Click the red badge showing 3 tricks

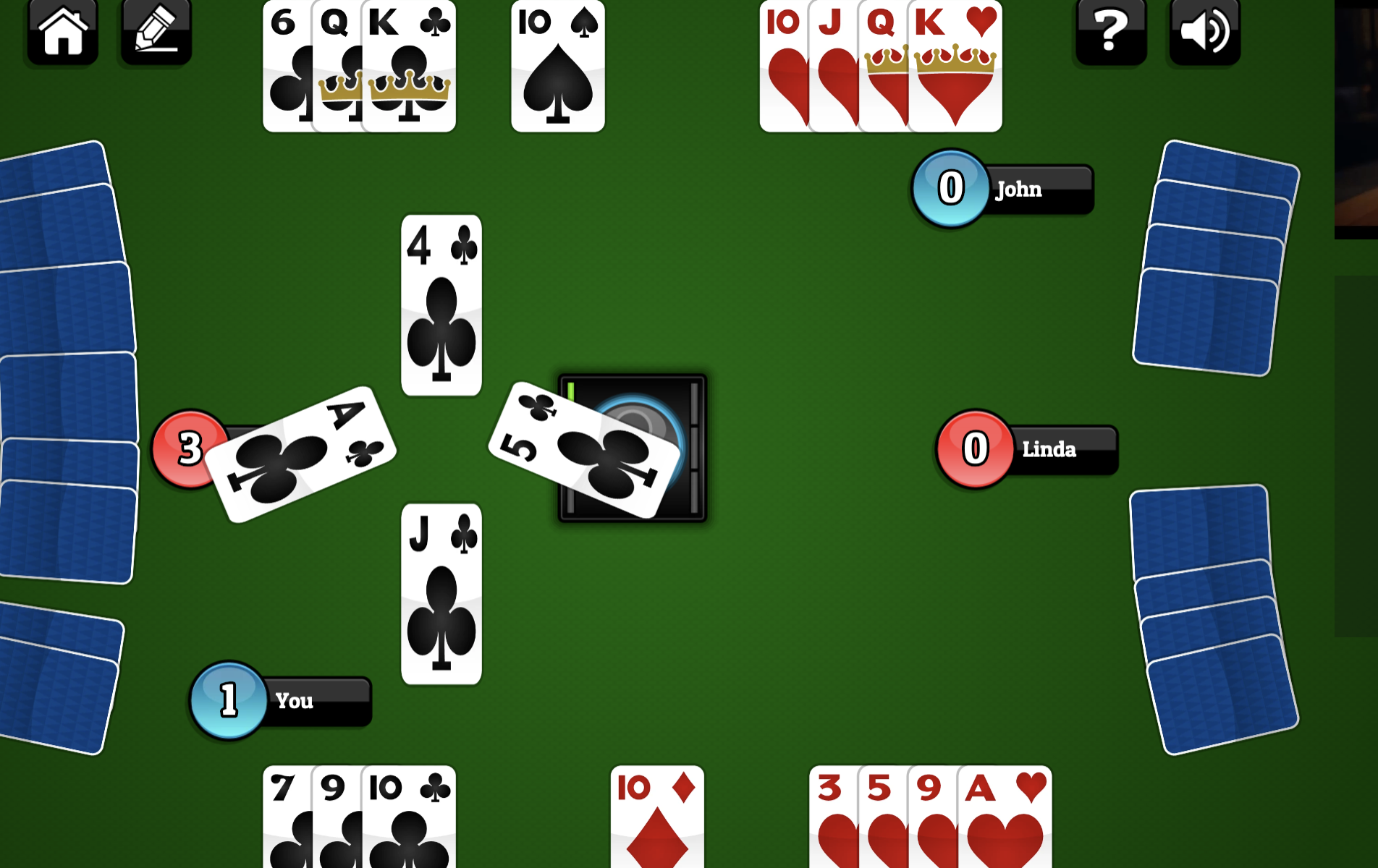pos(190,447)
